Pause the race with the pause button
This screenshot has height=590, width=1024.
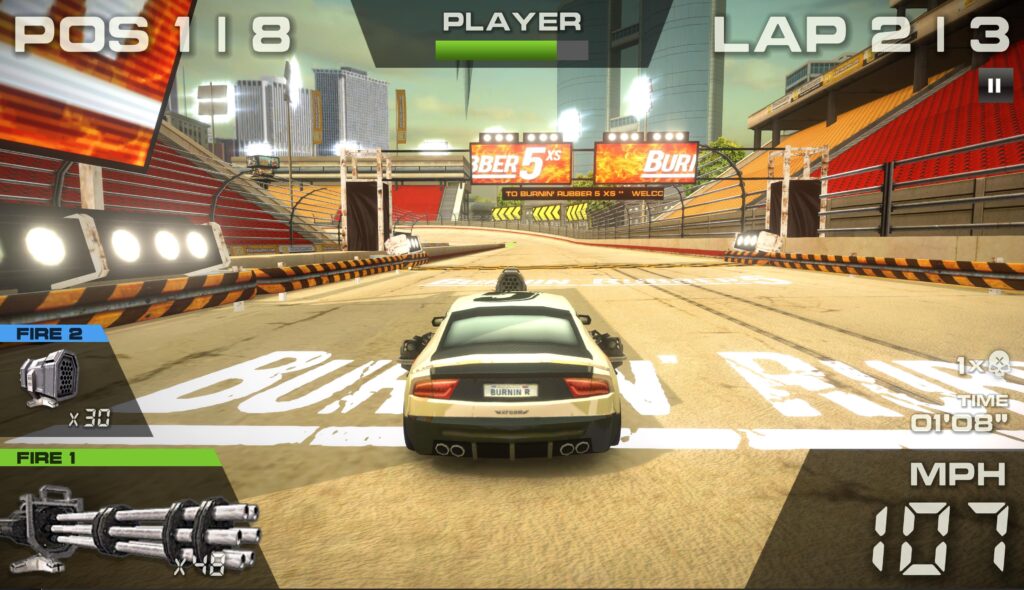click(x=993, y=86)
